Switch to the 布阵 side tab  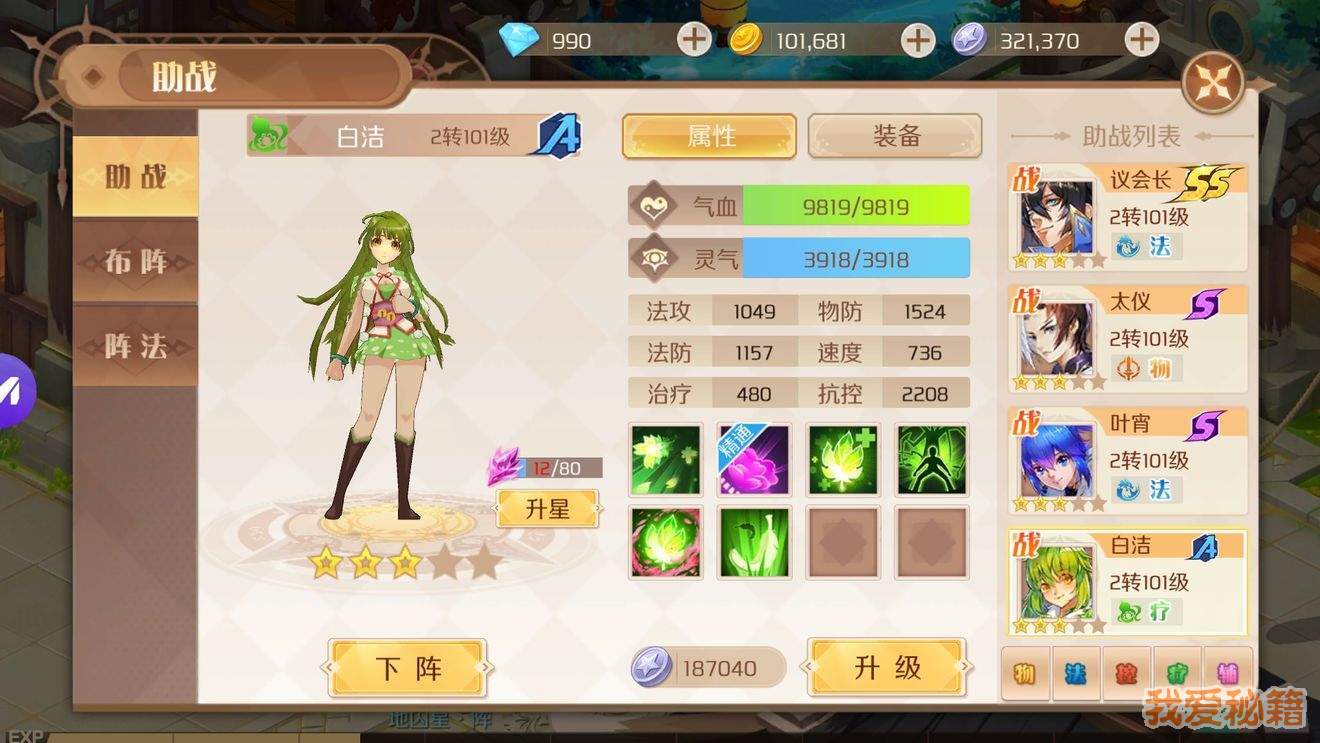pos(136,262)
